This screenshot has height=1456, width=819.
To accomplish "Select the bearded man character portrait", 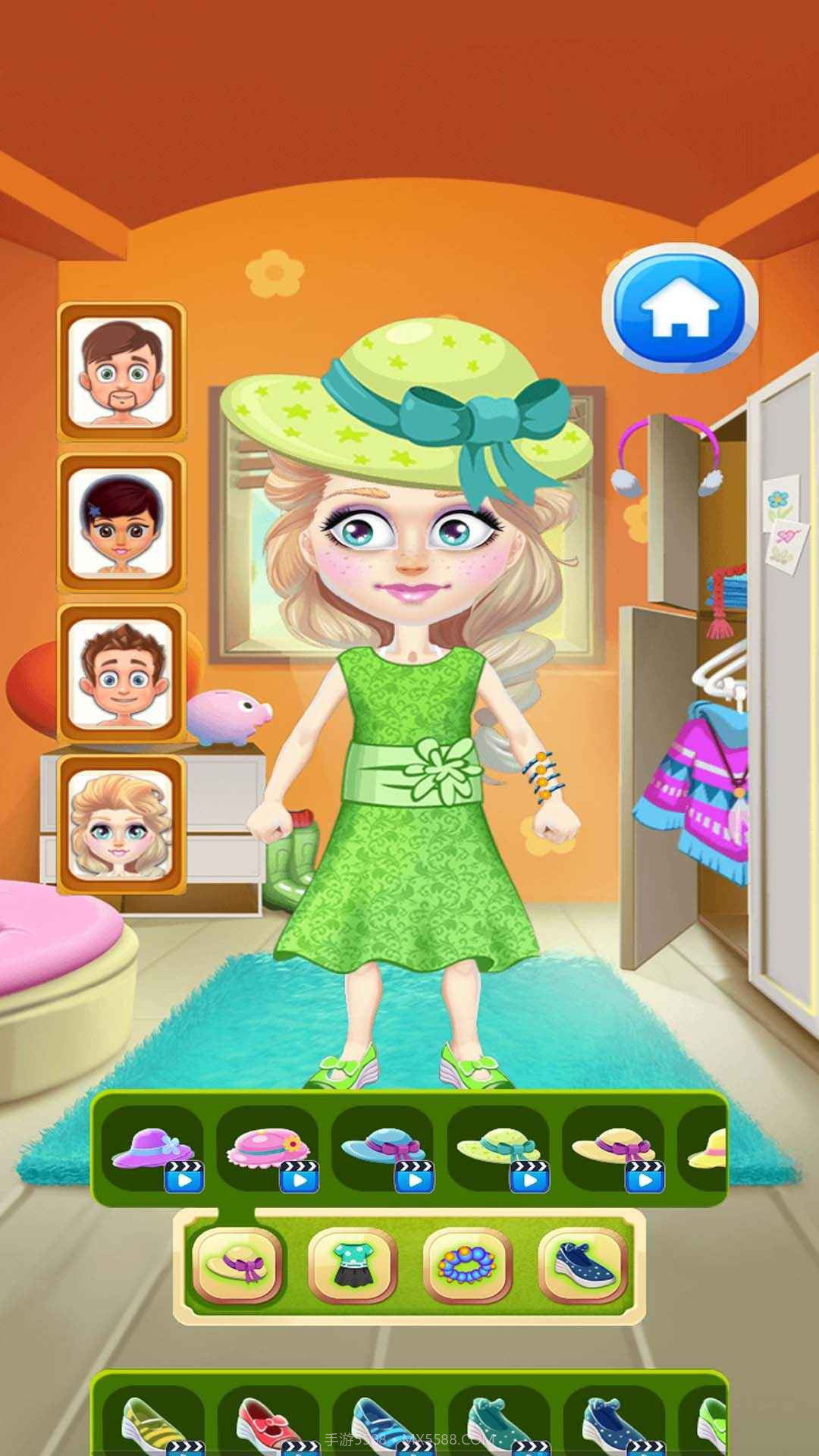I will [x=121, y=372].
